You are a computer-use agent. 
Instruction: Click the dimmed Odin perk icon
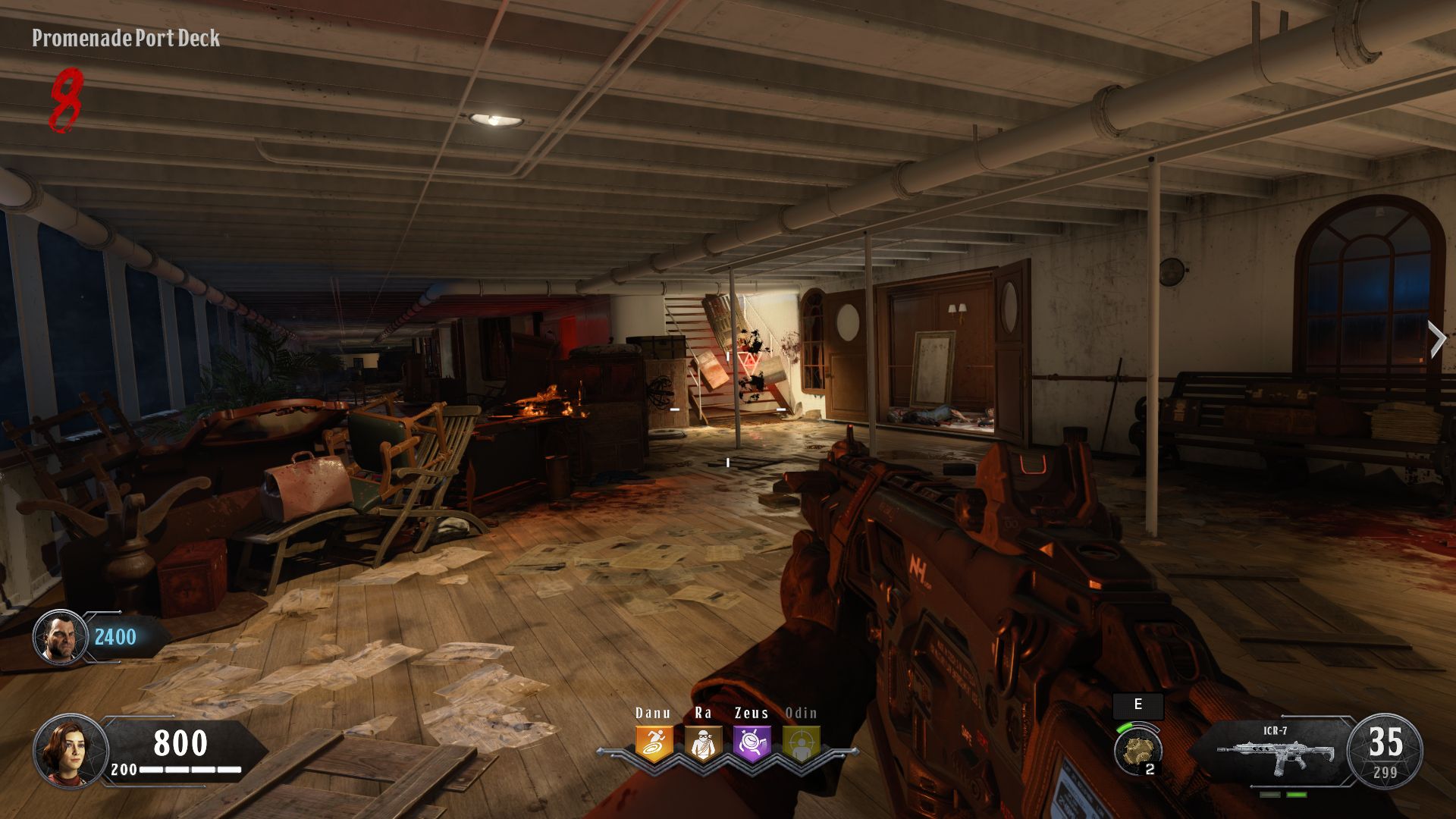coord(801,744)
